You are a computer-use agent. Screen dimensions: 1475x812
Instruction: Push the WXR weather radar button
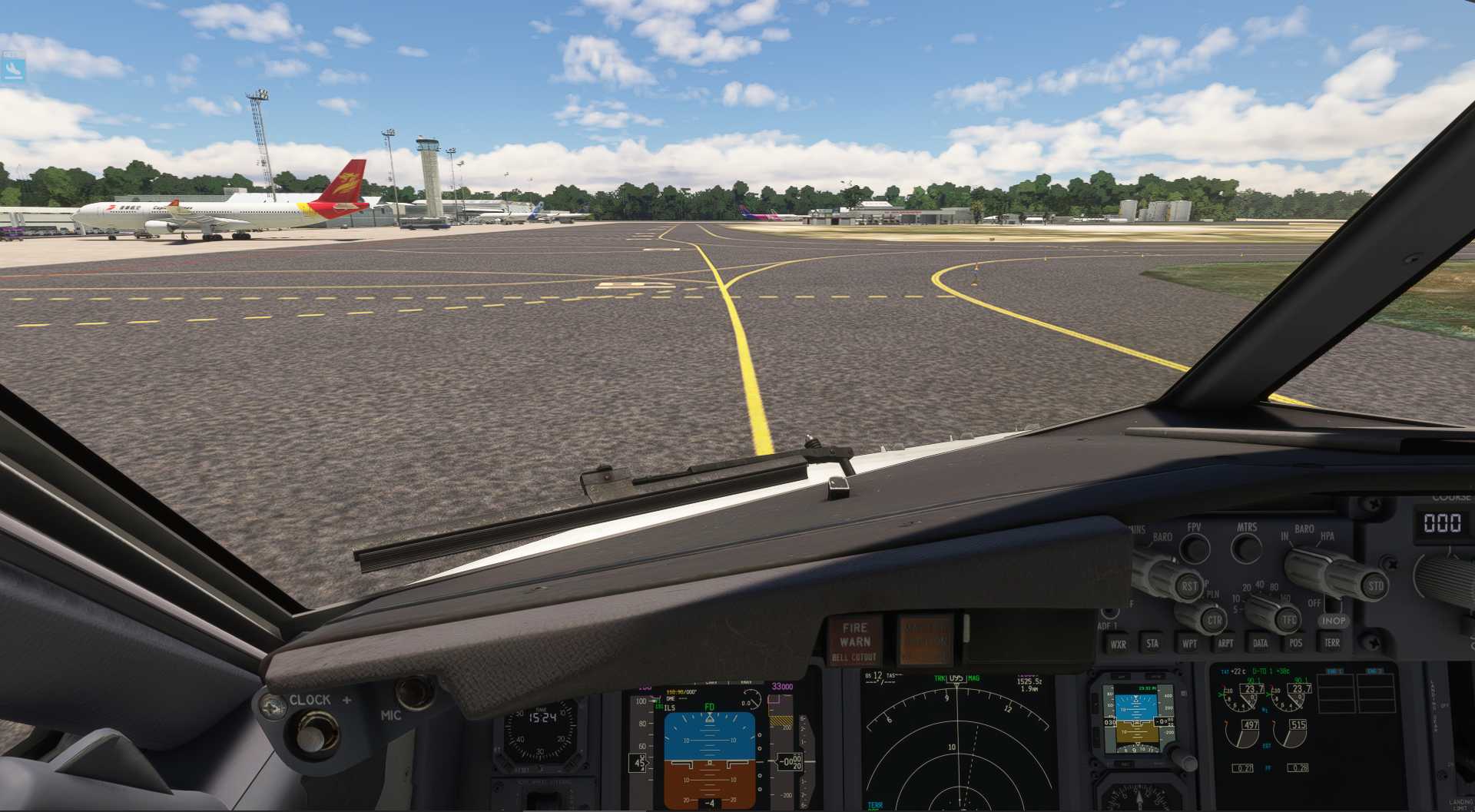[x=1118, y=644]
